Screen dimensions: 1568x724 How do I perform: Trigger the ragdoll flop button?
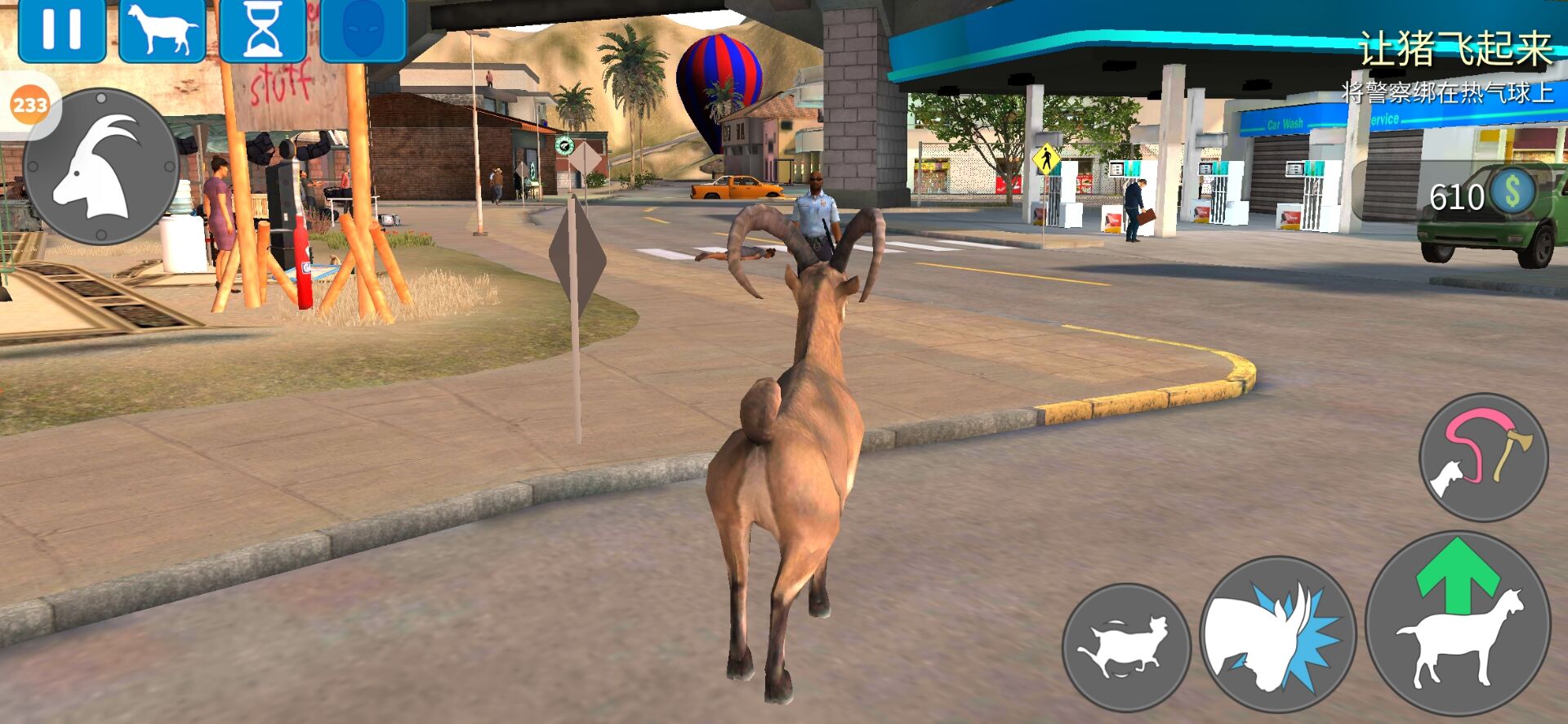pyautogui.click(x=1126, y=646)
